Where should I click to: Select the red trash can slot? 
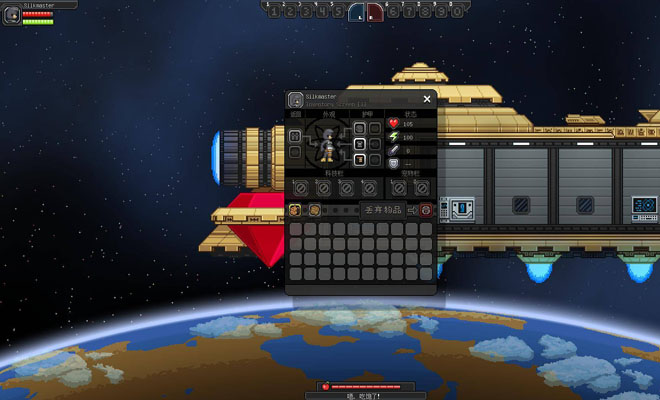point(426,210)
